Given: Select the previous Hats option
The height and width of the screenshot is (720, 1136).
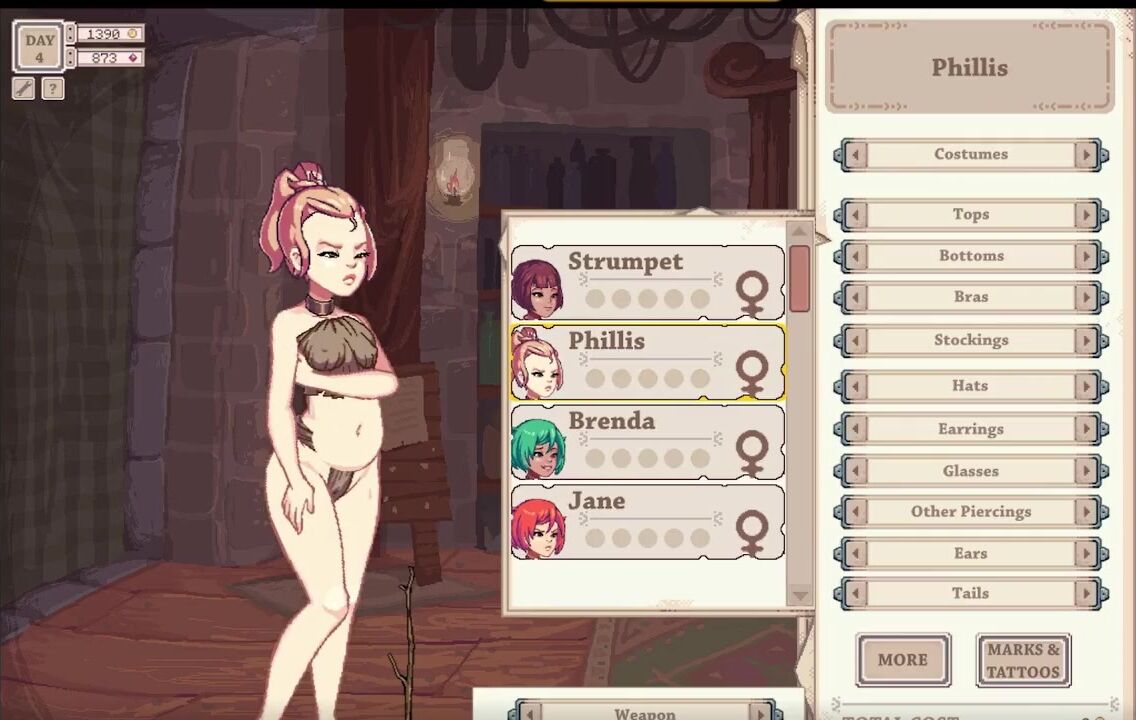Looking at the screenshot, I should 855,386.
